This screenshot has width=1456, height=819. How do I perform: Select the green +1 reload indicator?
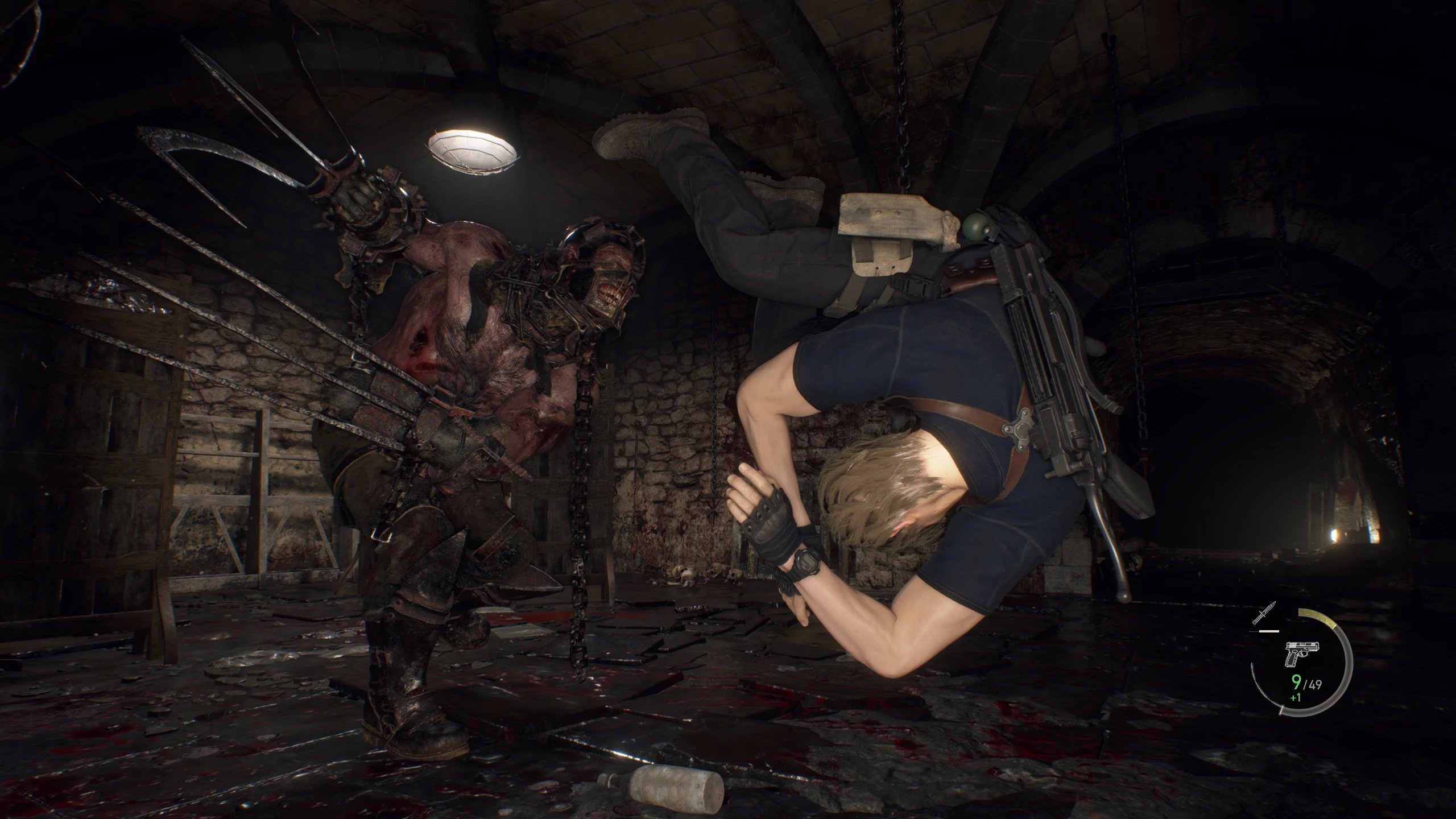(1295, 697)
